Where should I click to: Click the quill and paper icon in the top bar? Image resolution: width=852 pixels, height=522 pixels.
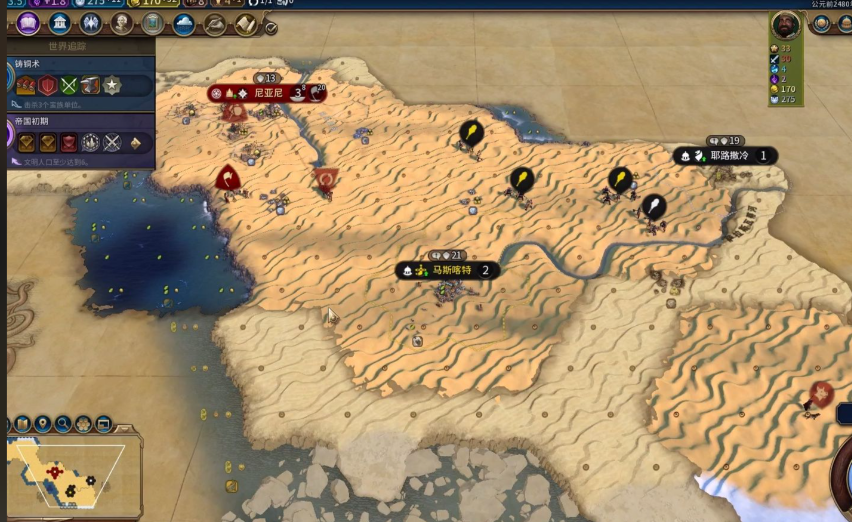point(215,24)
